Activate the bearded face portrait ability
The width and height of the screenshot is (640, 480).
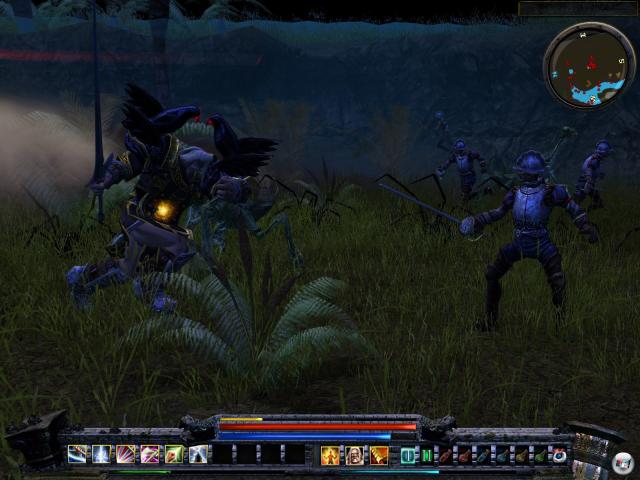[x=355, y=456]
